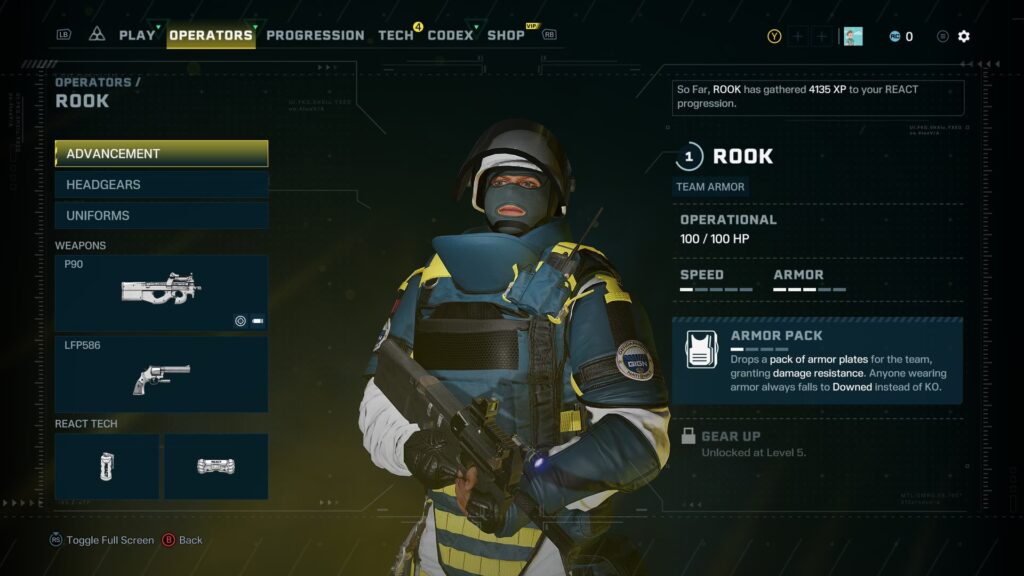Screen dimensions: 1024x576
Task: View the Armor Pack ability card
Action: point(817,361)
